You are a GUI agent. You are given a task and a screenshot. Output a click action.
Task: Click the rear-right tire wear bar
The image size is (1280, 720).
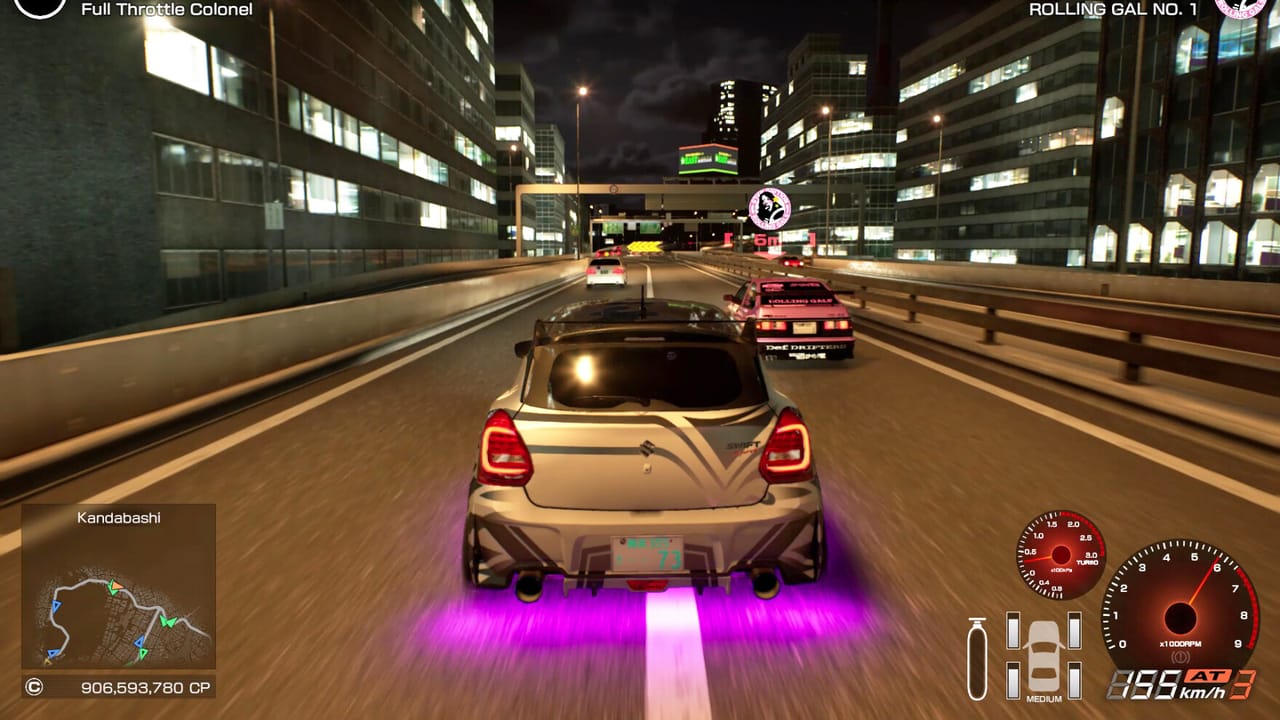tap(1073, 681)
